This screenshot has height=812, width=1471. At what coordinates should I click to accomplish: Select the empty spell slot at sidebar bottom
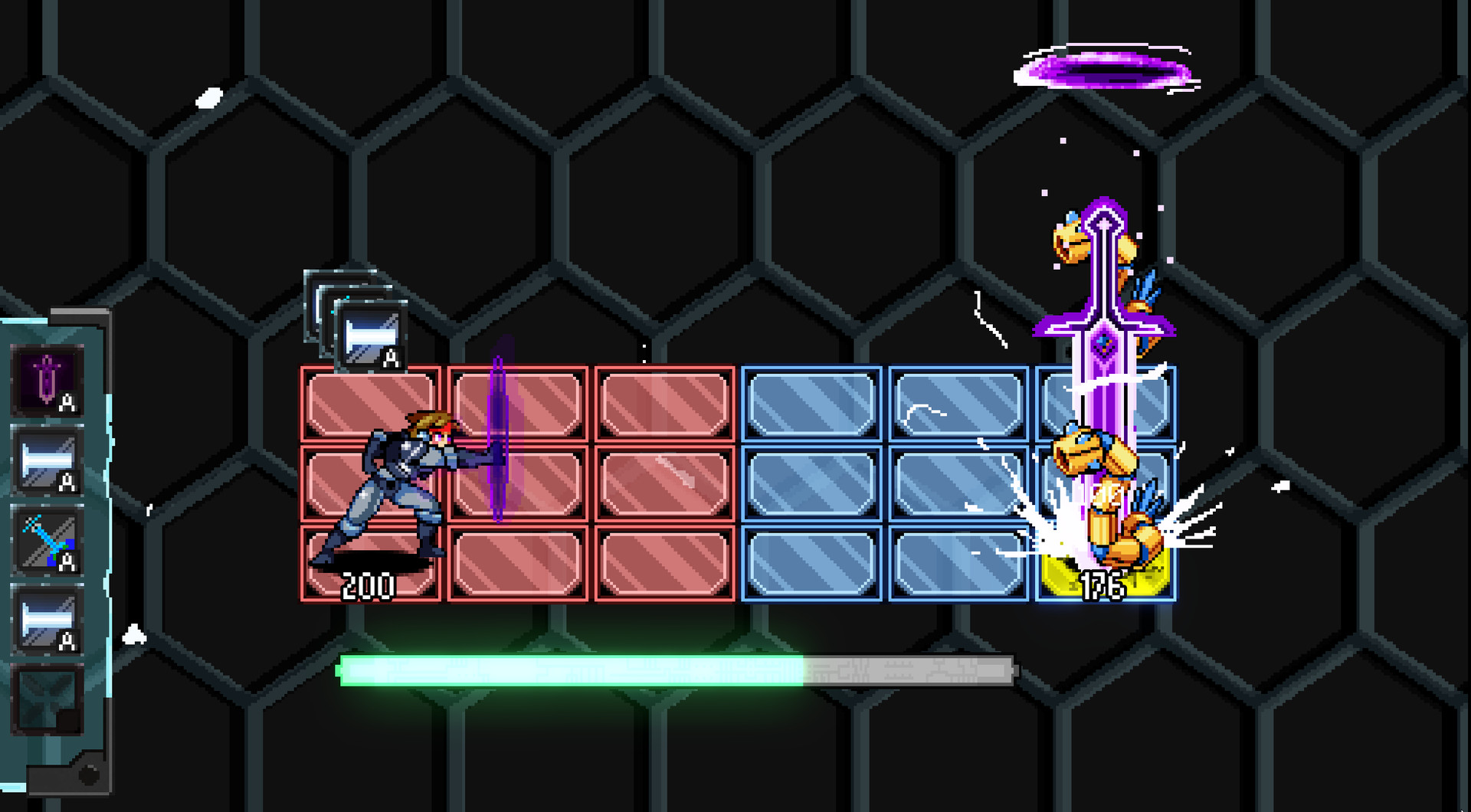point(48,701)
